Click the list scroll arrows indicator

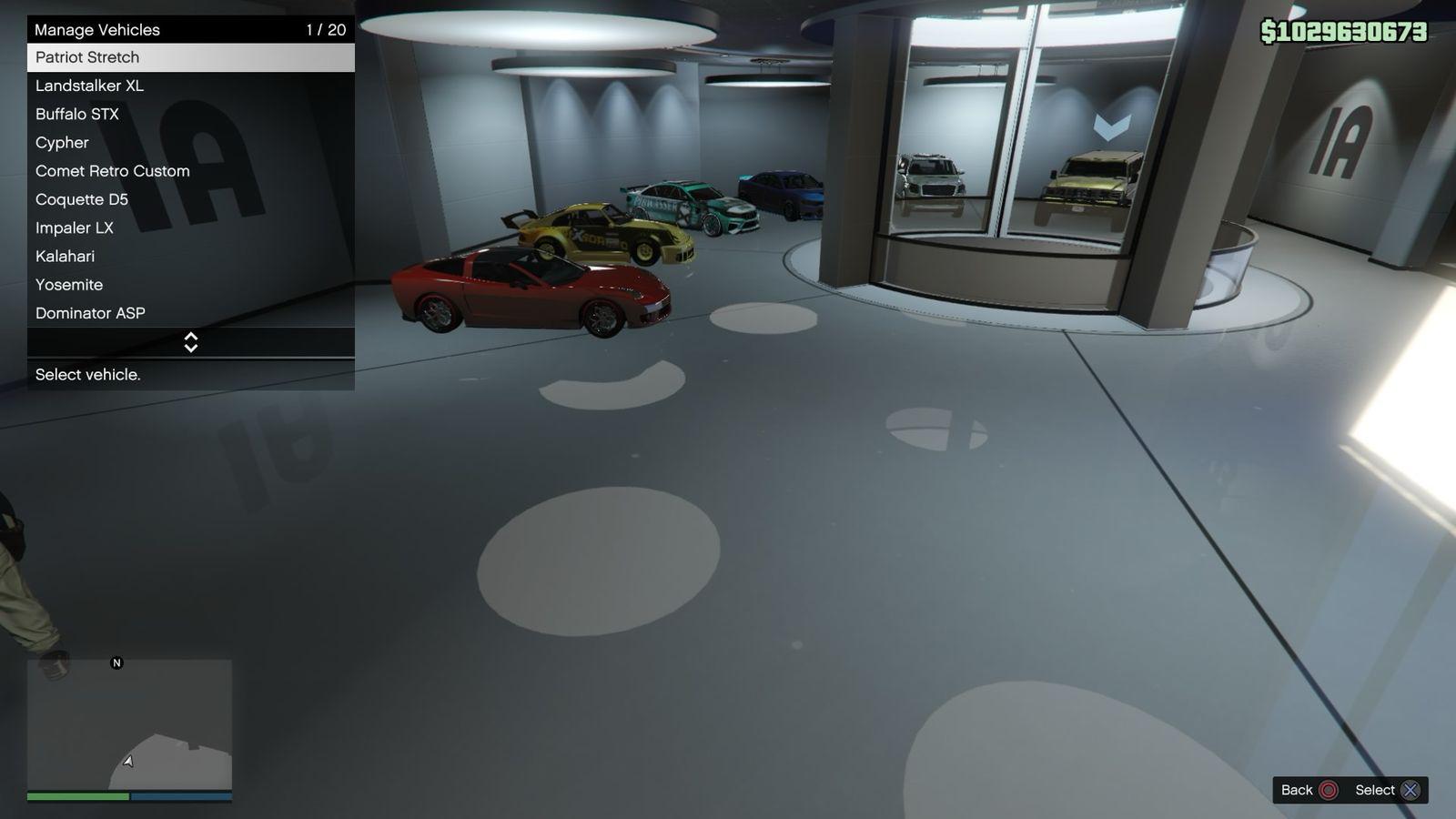tap(191, 342)
